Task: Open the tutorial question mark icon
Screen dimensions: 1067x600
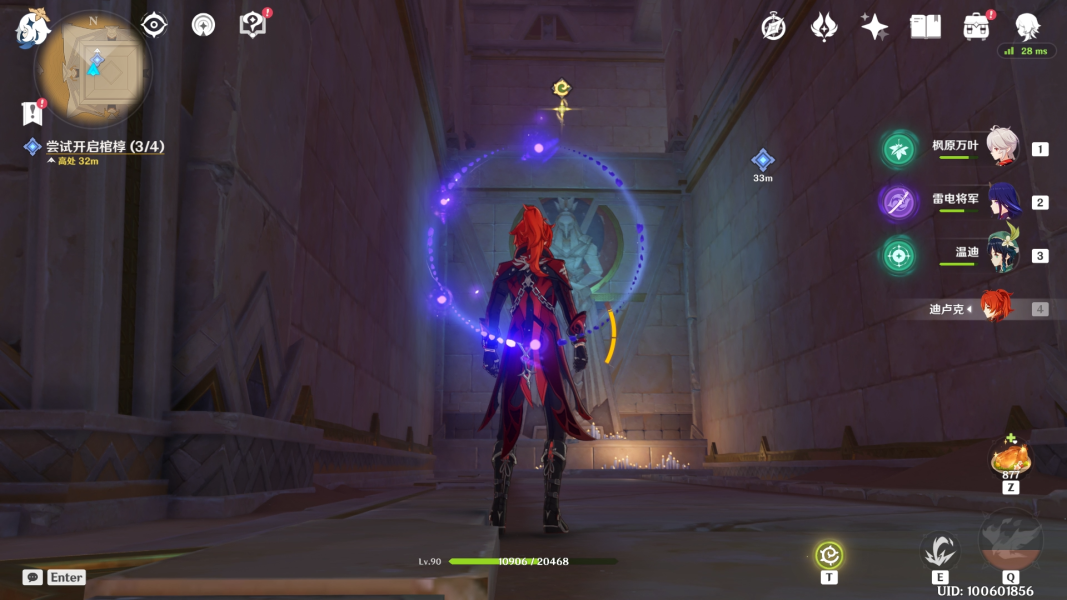Action: (x=253, y=25)
